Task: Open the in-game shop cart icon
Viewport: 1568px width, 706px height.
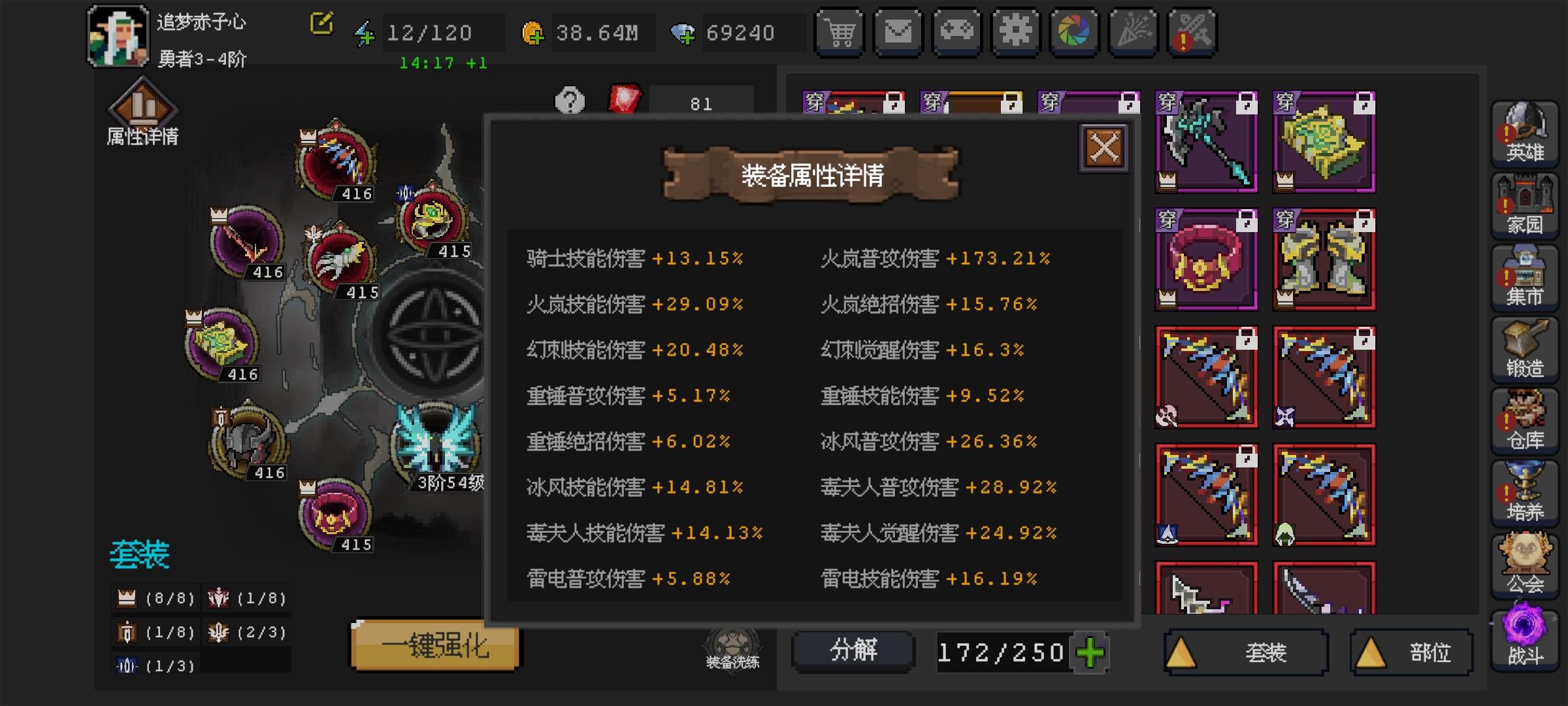Action: (x=840, y=31)
